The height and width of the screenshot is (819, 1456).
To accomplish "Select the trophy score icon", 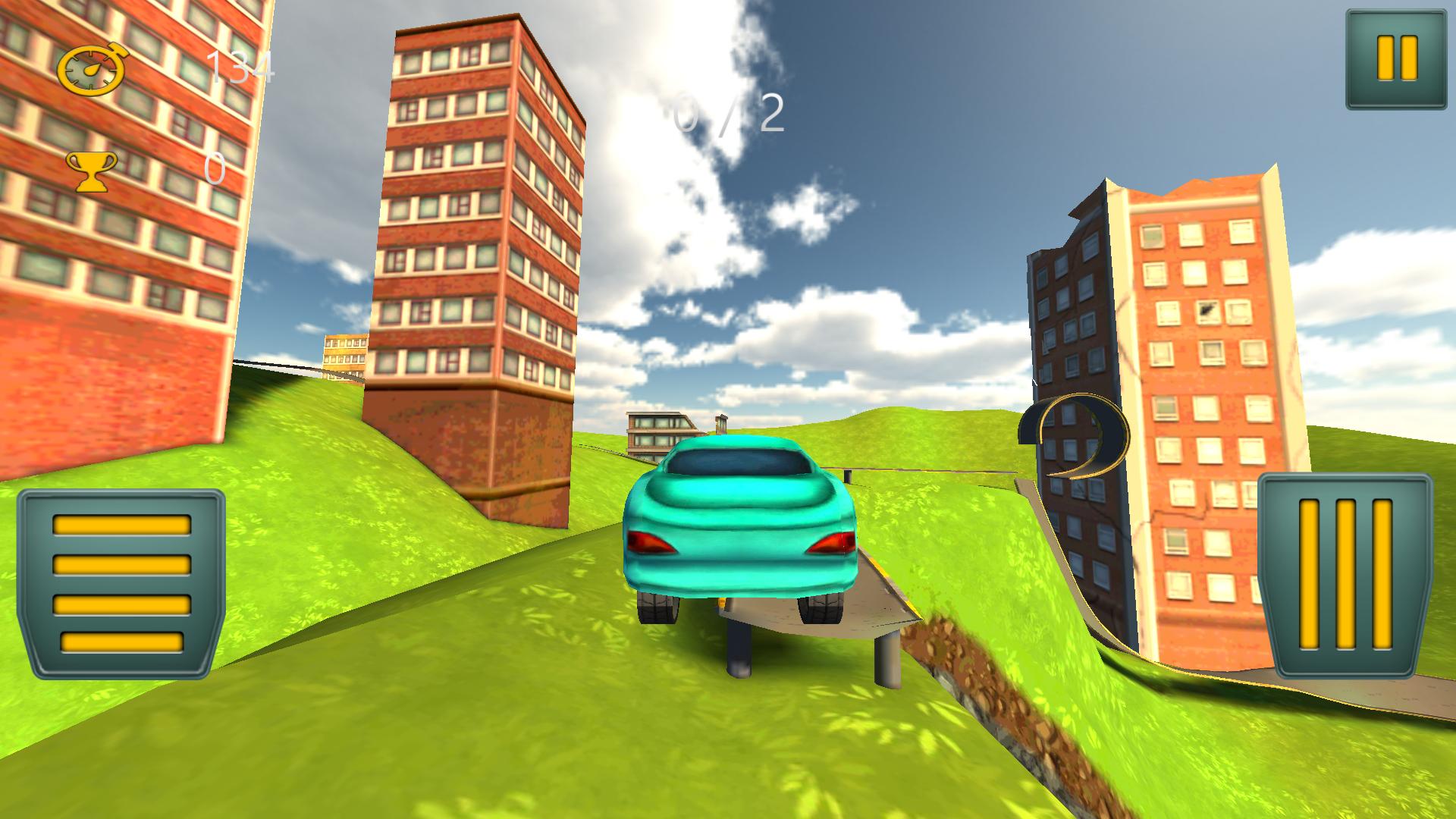I will point(91,168).
